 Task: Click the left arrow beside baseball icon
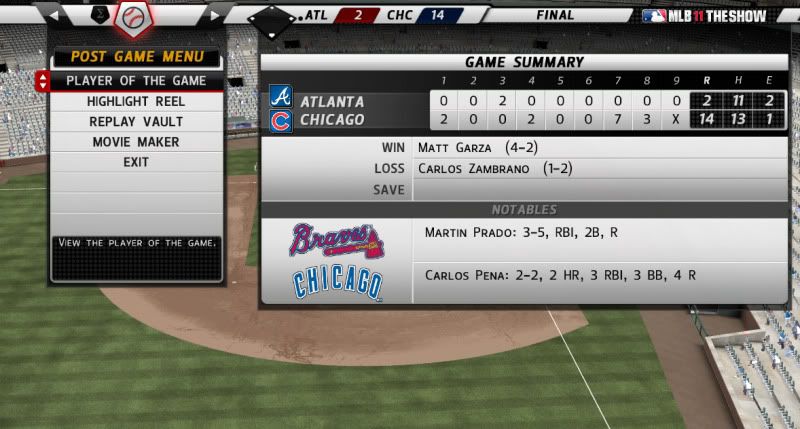point(54,16)
